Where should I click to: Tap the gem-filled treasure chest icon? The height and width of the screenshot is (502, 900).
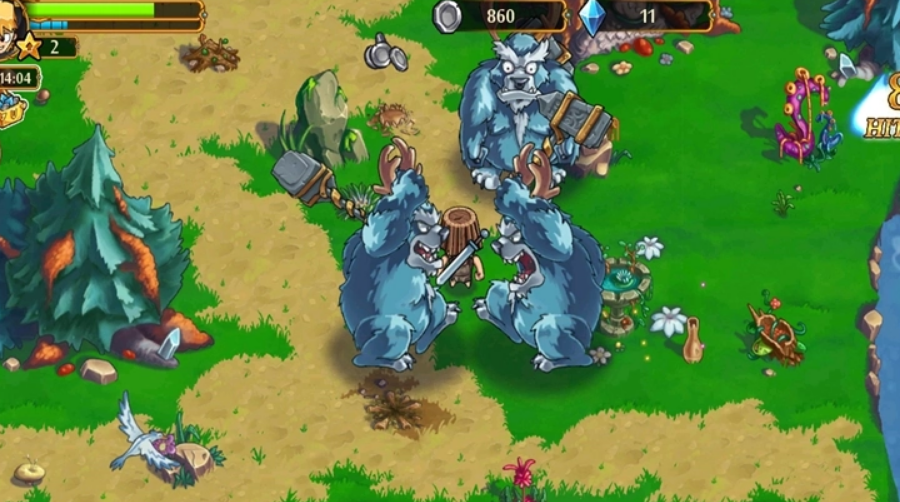coord(11,108)
